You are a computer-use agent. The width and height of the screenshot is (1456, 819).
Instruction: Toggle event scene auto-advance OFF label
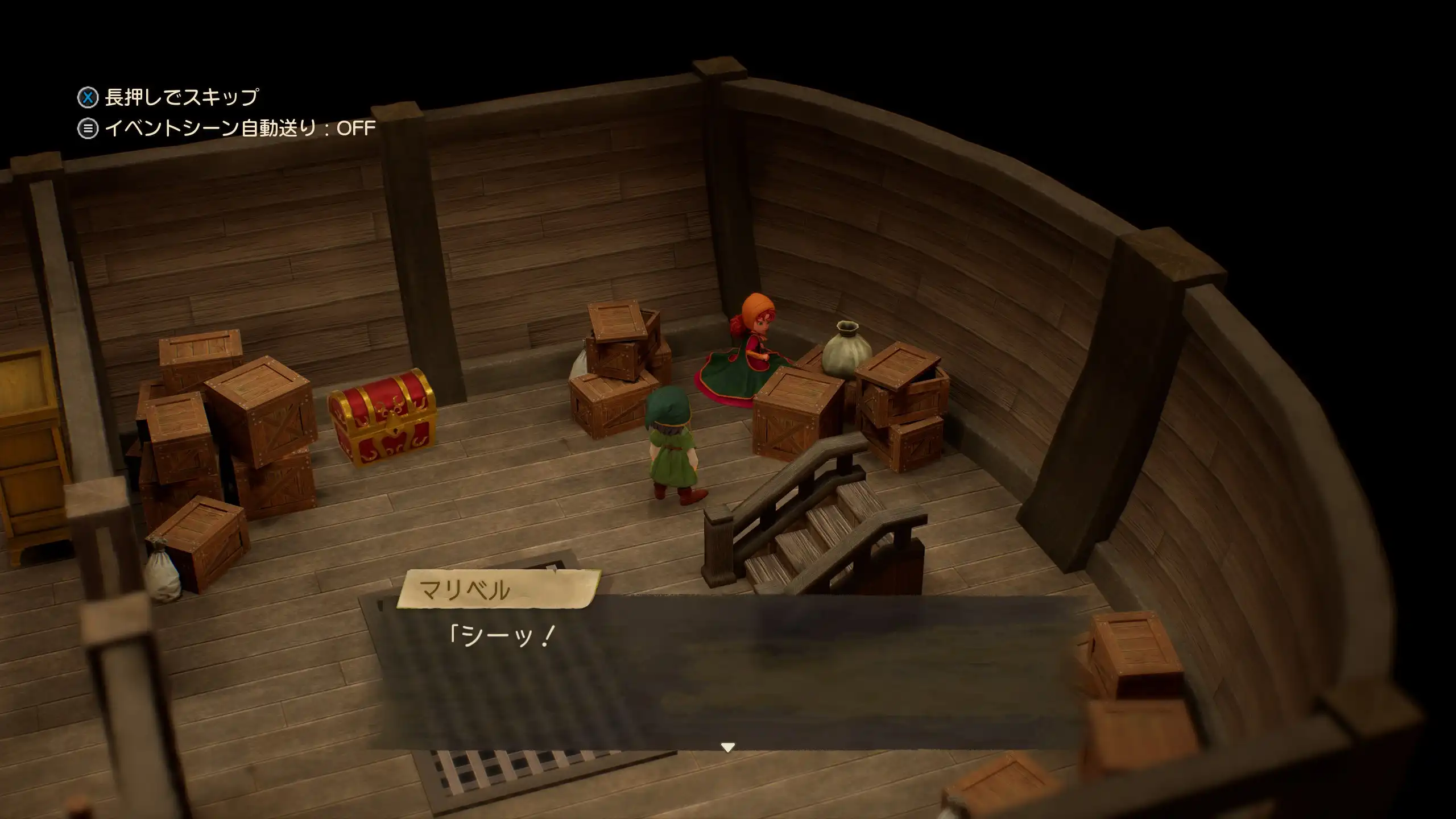click(239, 129)
